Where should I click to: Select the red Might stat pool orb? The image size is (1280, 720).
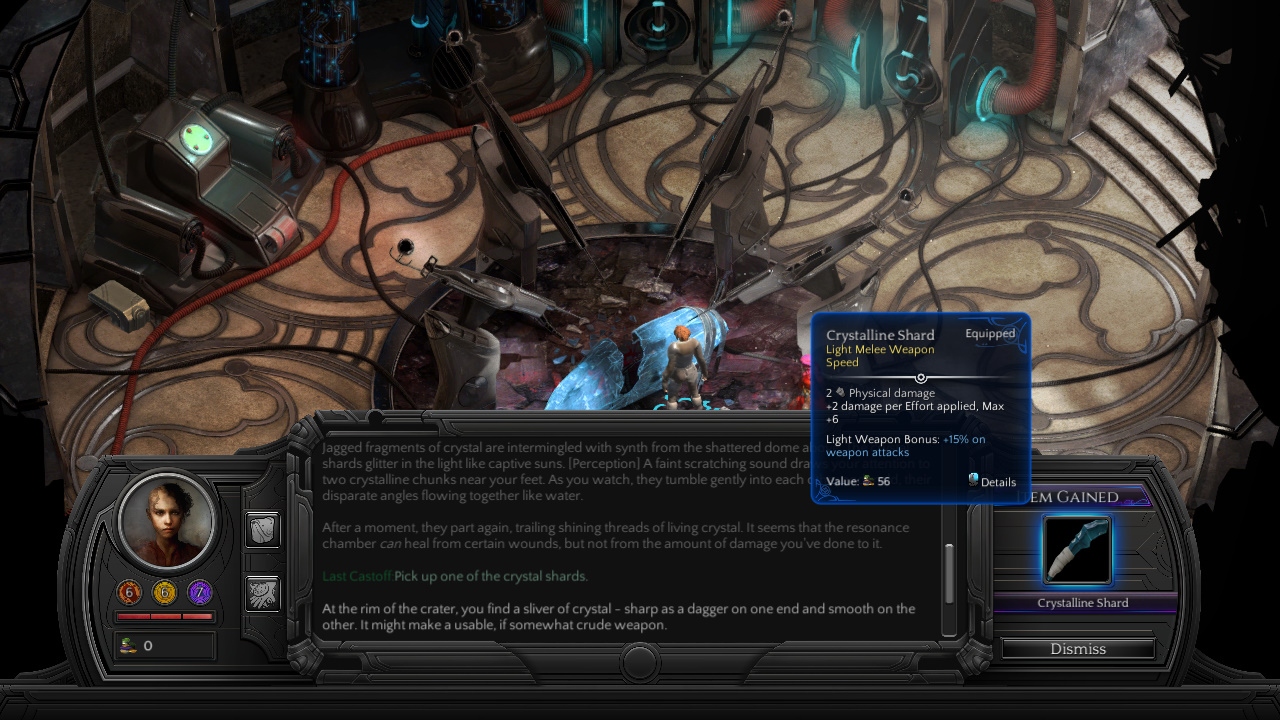click(x=129, y=593)
